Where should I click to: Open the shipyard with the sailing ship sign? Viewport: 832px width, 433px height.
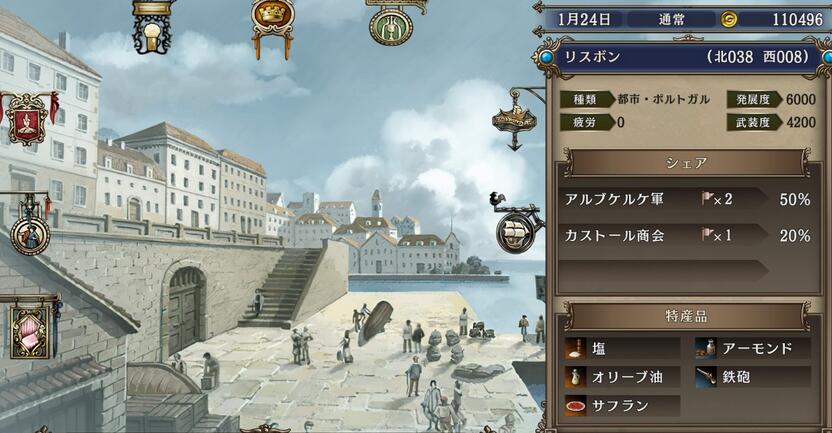519,230
